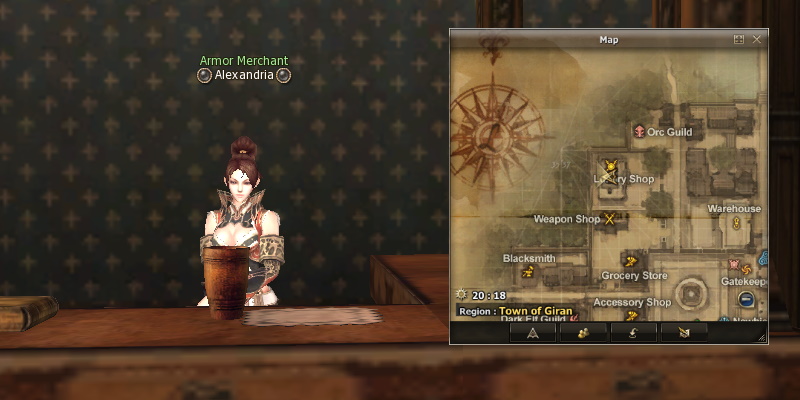Image resolution: width=800 pixels, height=400 pixels.
Task: Click the party members map toolbar button
Action: coord(584,333)
